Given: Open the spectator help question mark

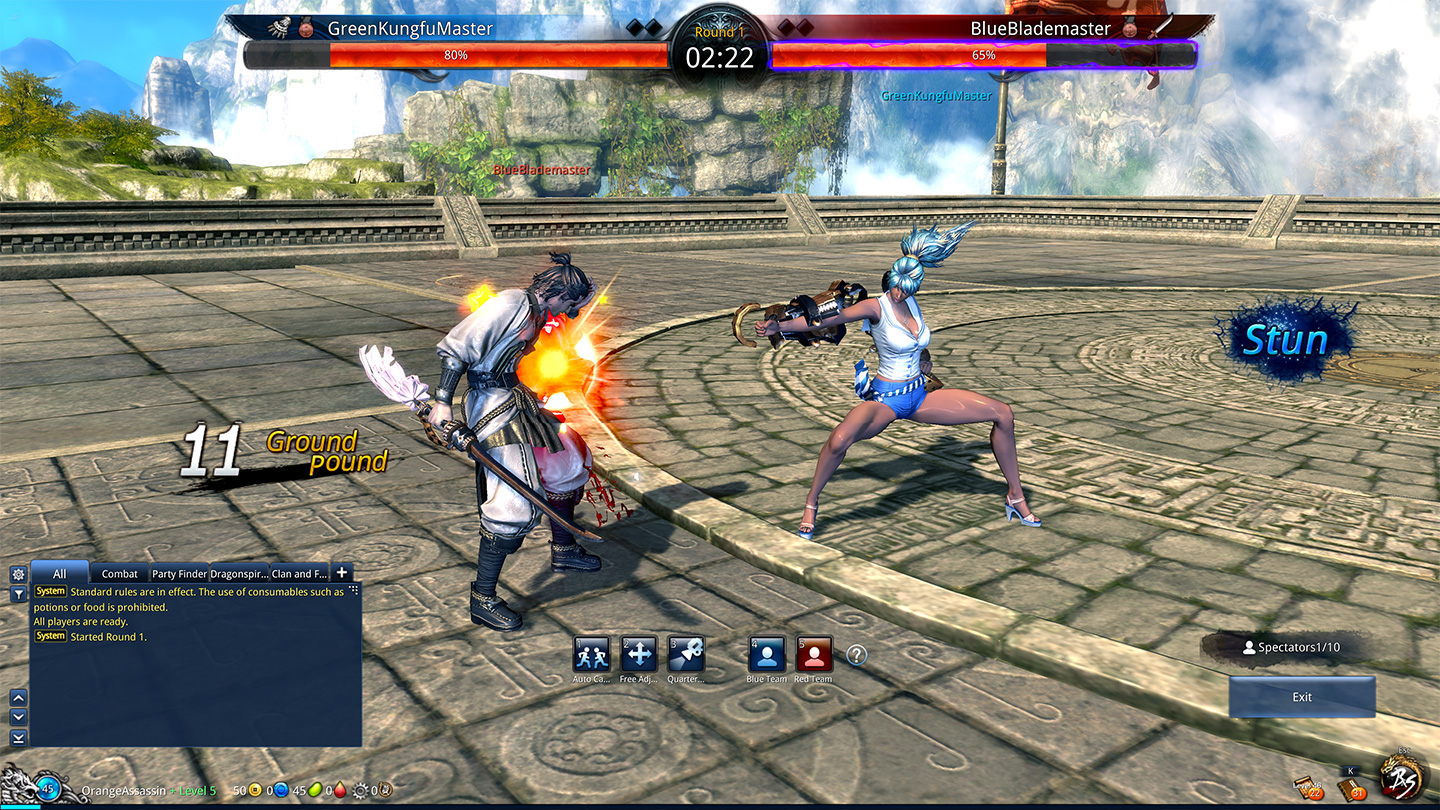Looking at the screenshot, I should [x=857, y=655].
